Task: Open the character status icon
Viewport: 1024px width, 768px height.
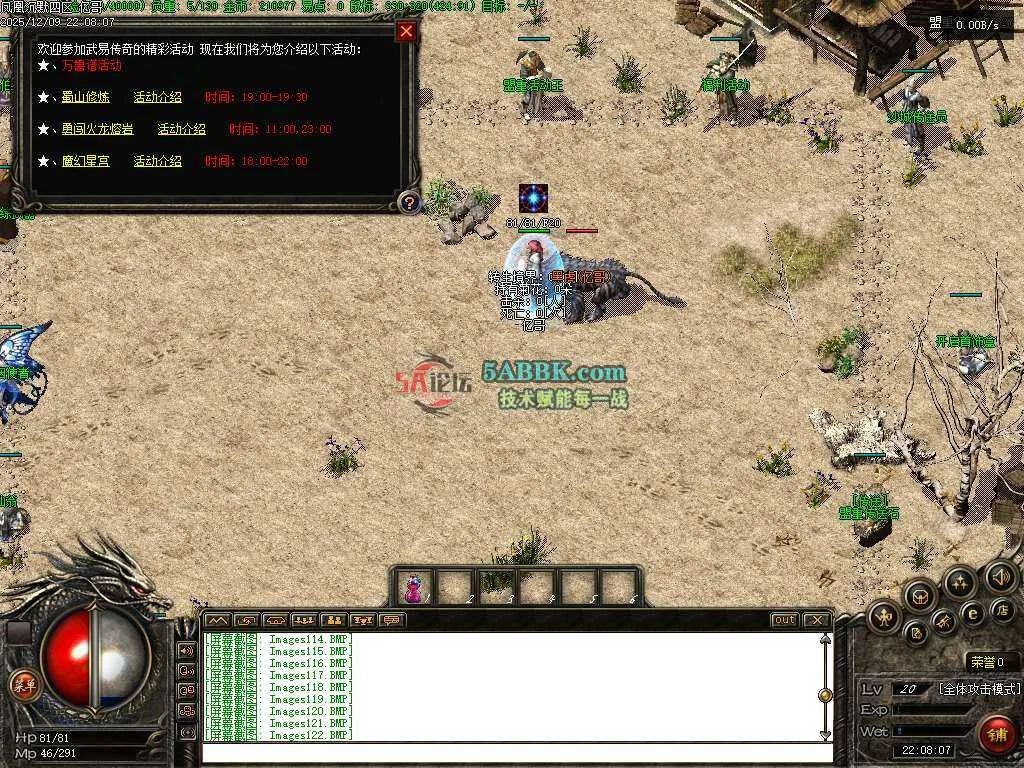Action: 884,617
